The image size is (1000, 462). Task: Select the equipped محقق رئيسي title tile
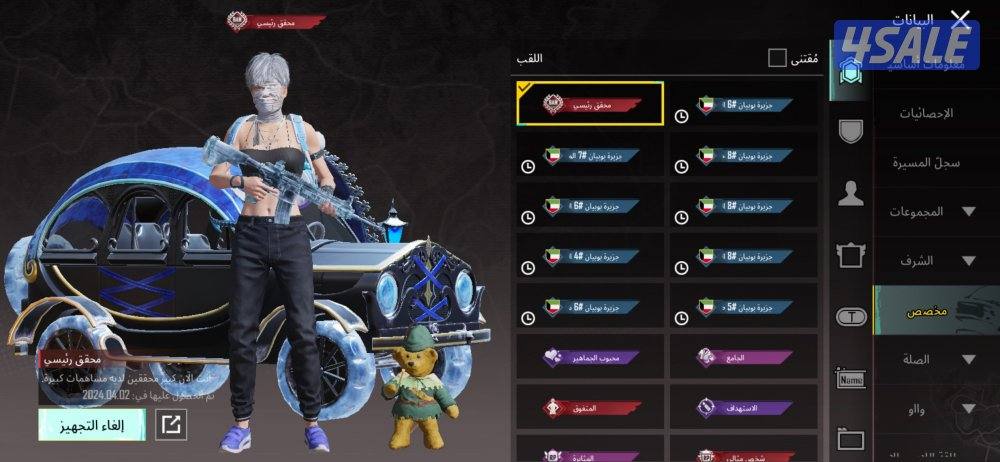[590, 104]
